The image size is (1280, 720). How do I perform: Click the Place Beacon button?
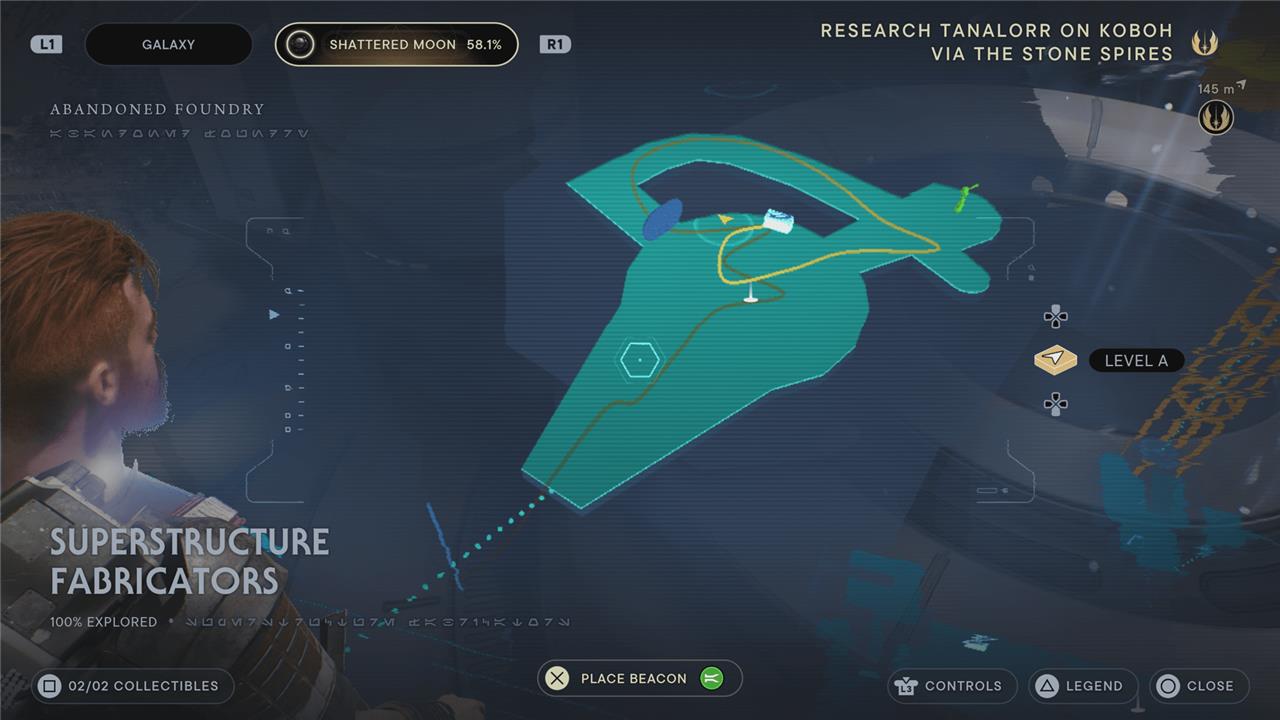(640, 678)
